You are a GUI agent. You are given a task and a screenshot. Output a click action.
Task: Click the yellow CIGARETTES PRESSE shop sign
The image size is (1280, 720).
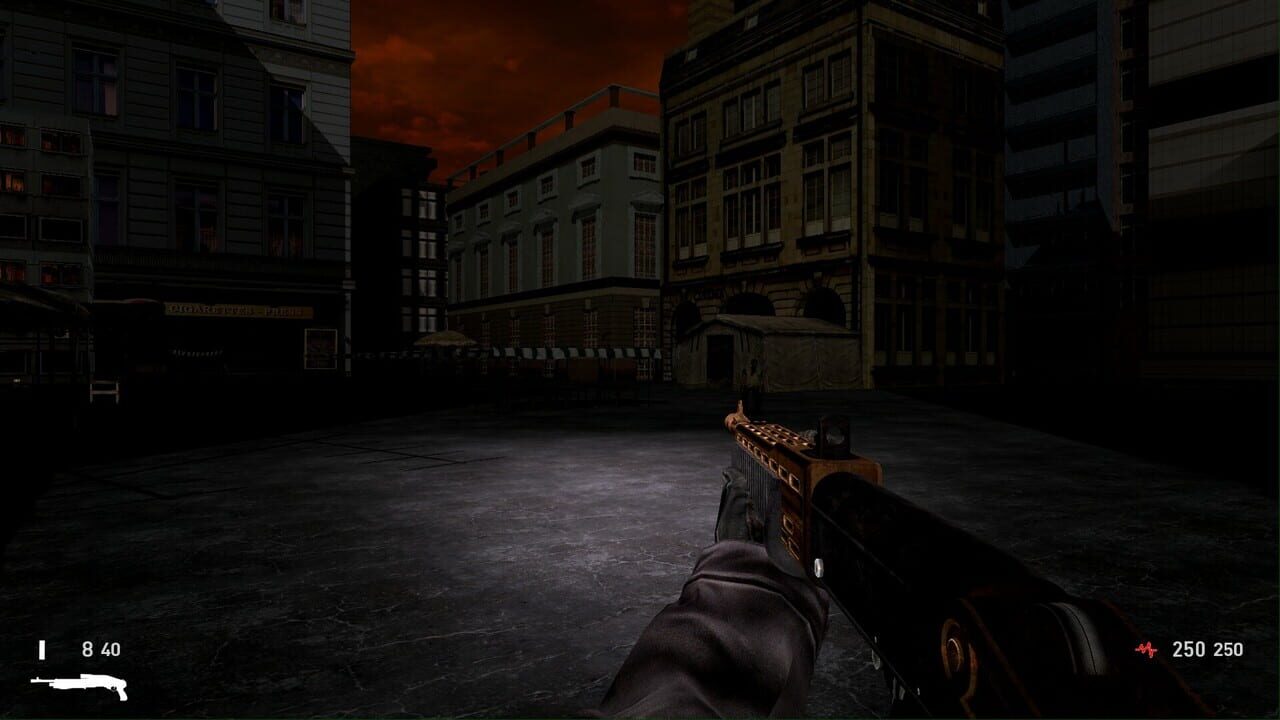(x=240, y=312)
